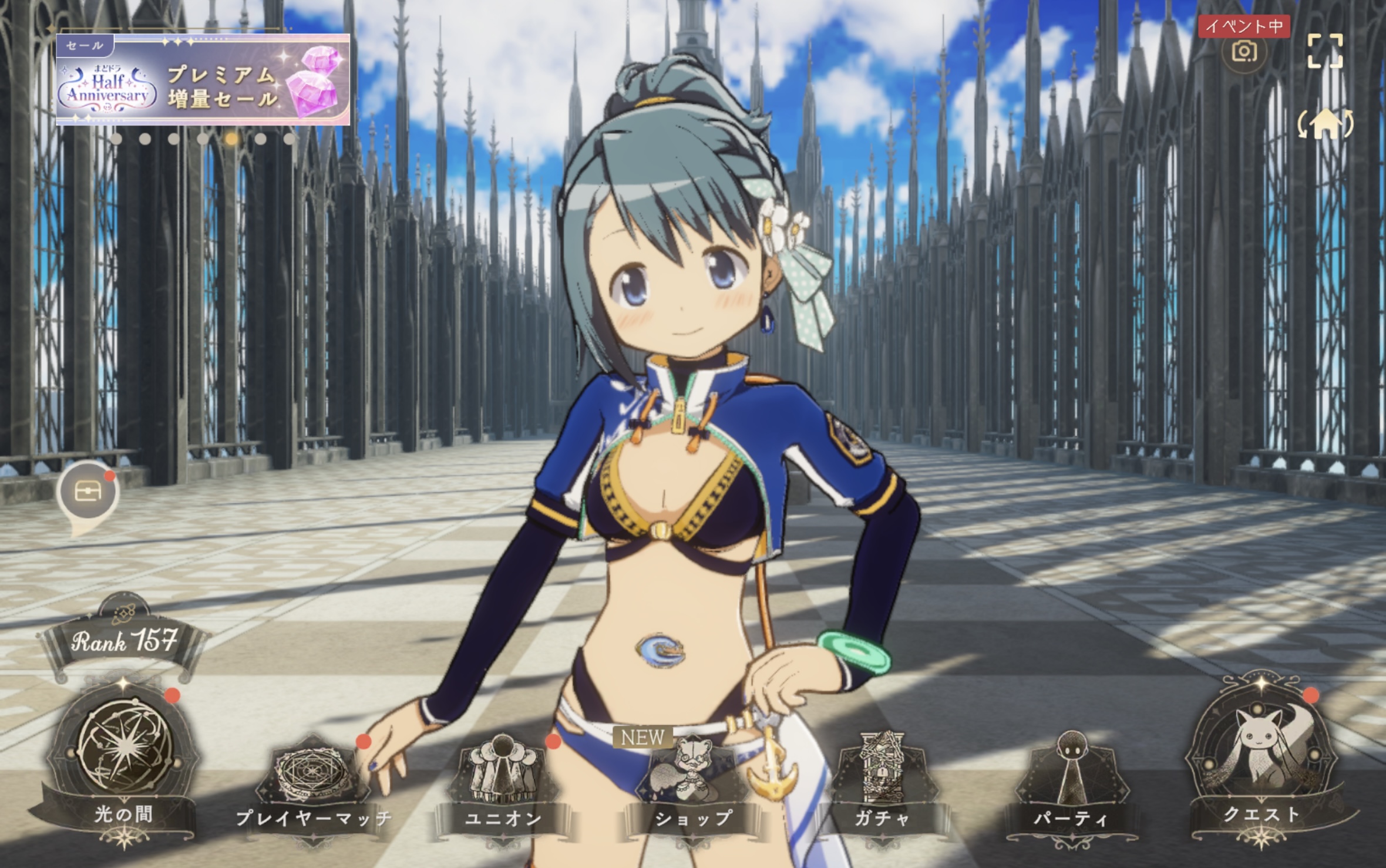The height and width of the screenshot is (868, 1386).
Task: Click the home refresh icon
Action: click(x=1325, y=124)
